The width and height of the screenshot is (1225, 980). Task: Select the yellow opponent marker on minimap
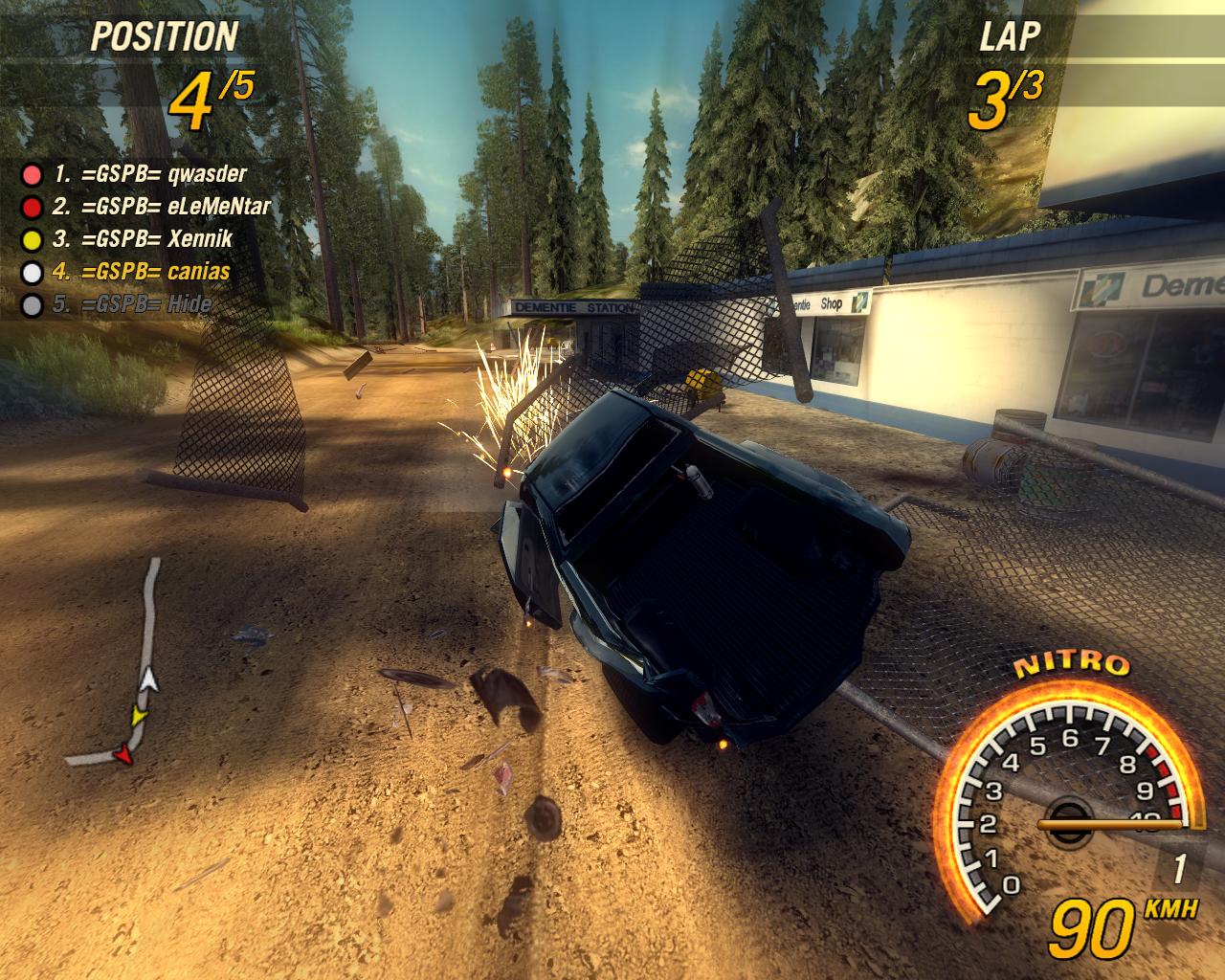click(x=140, y=716)
